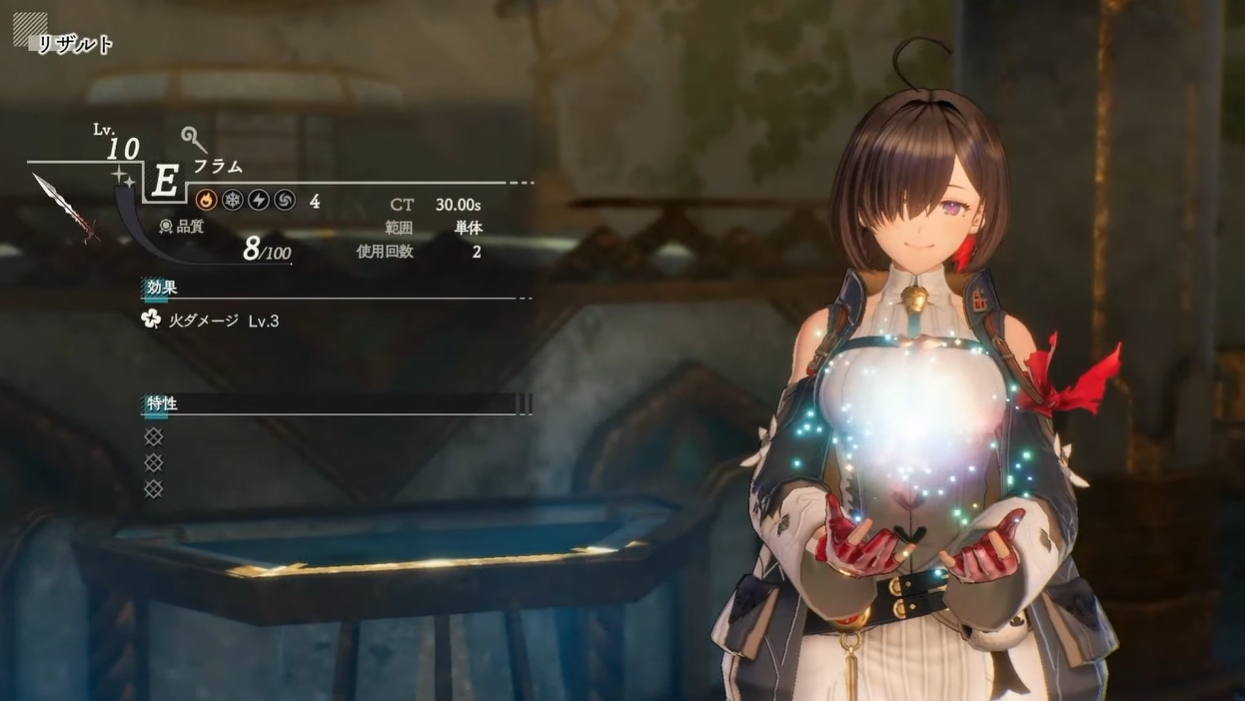This screenshot has height=701, width=1245.
Task: Select the lightning bolt element icon
Action: 258,200
